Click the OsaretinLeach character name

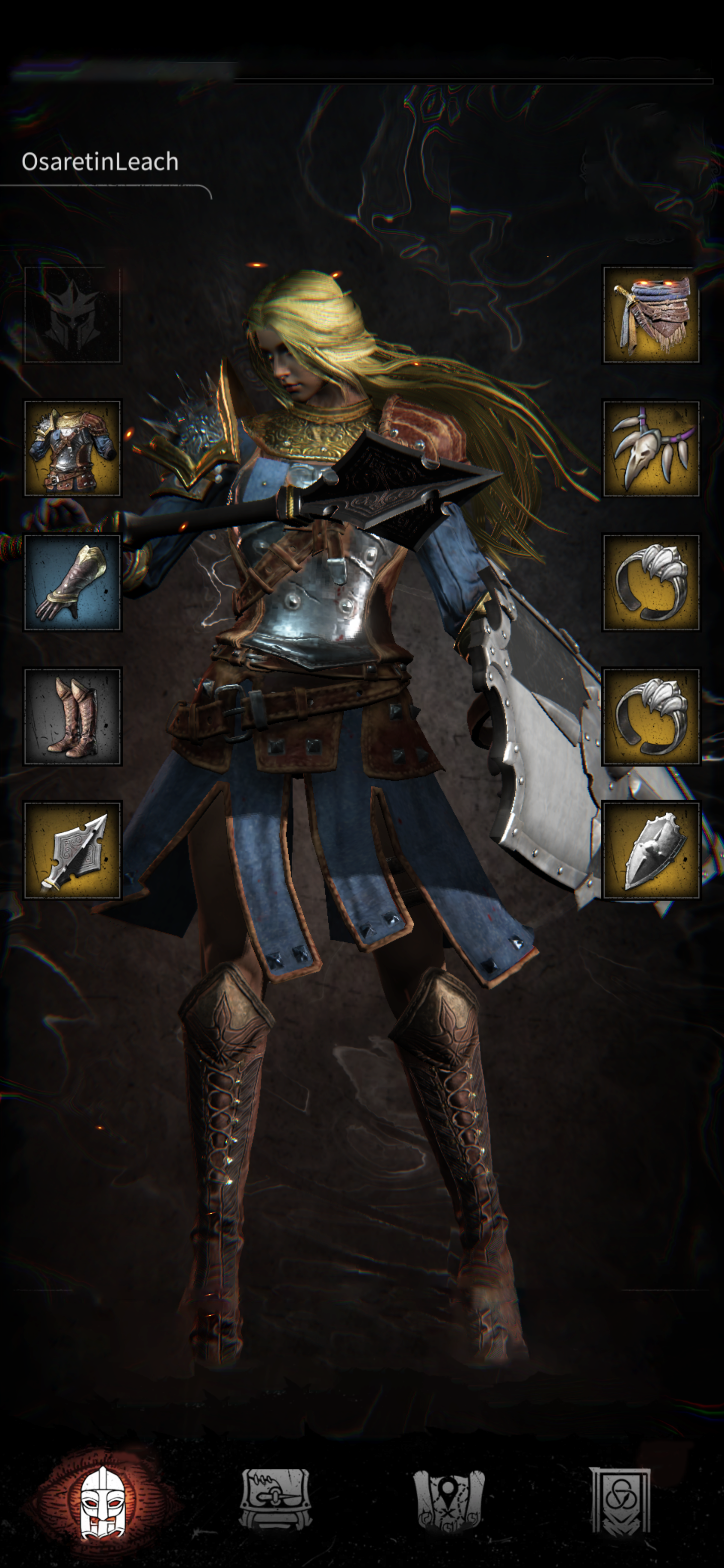coord(99,162)
